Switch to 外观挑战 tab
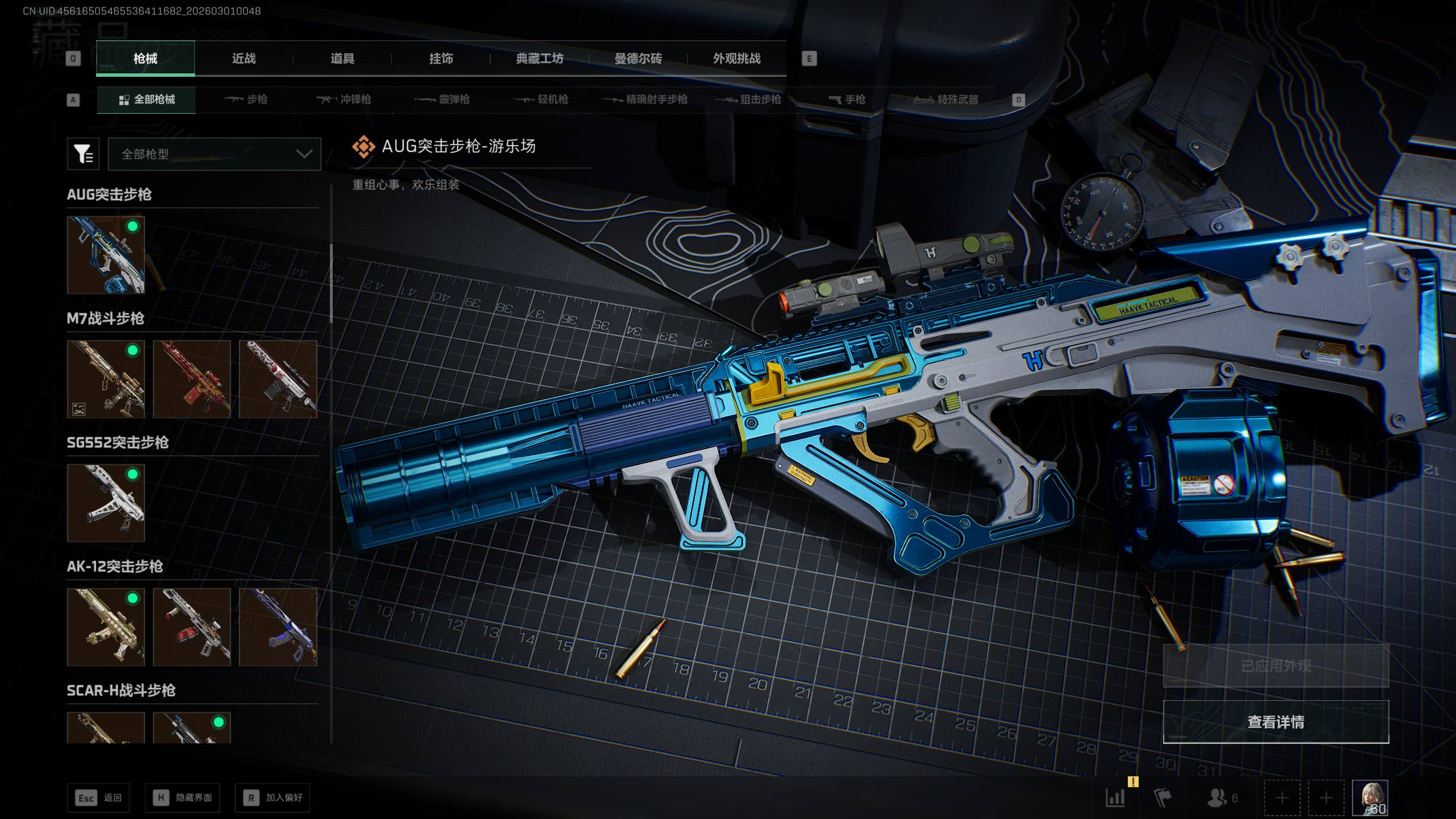 point(737,59)
